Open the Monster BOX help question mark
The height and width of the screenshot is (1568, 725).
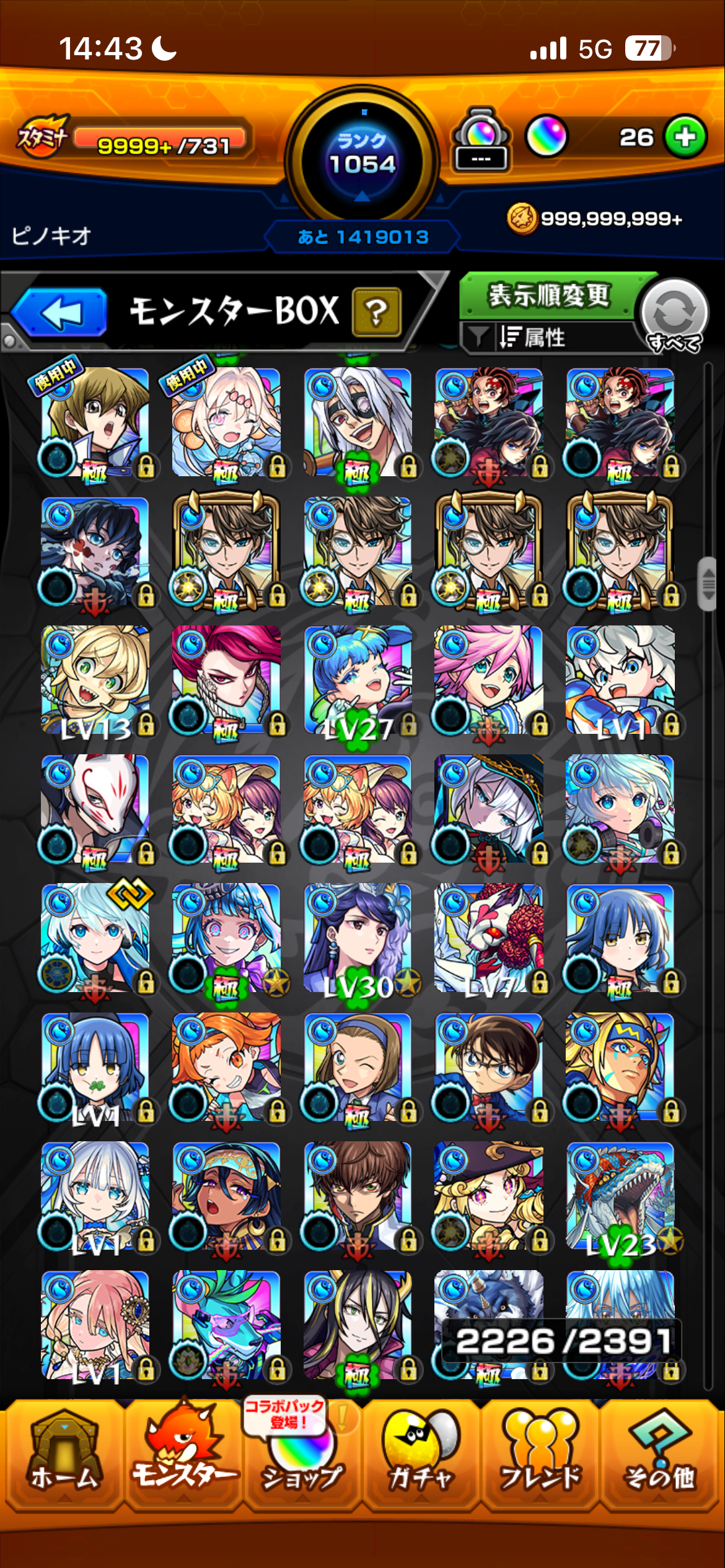coord(376,312)
